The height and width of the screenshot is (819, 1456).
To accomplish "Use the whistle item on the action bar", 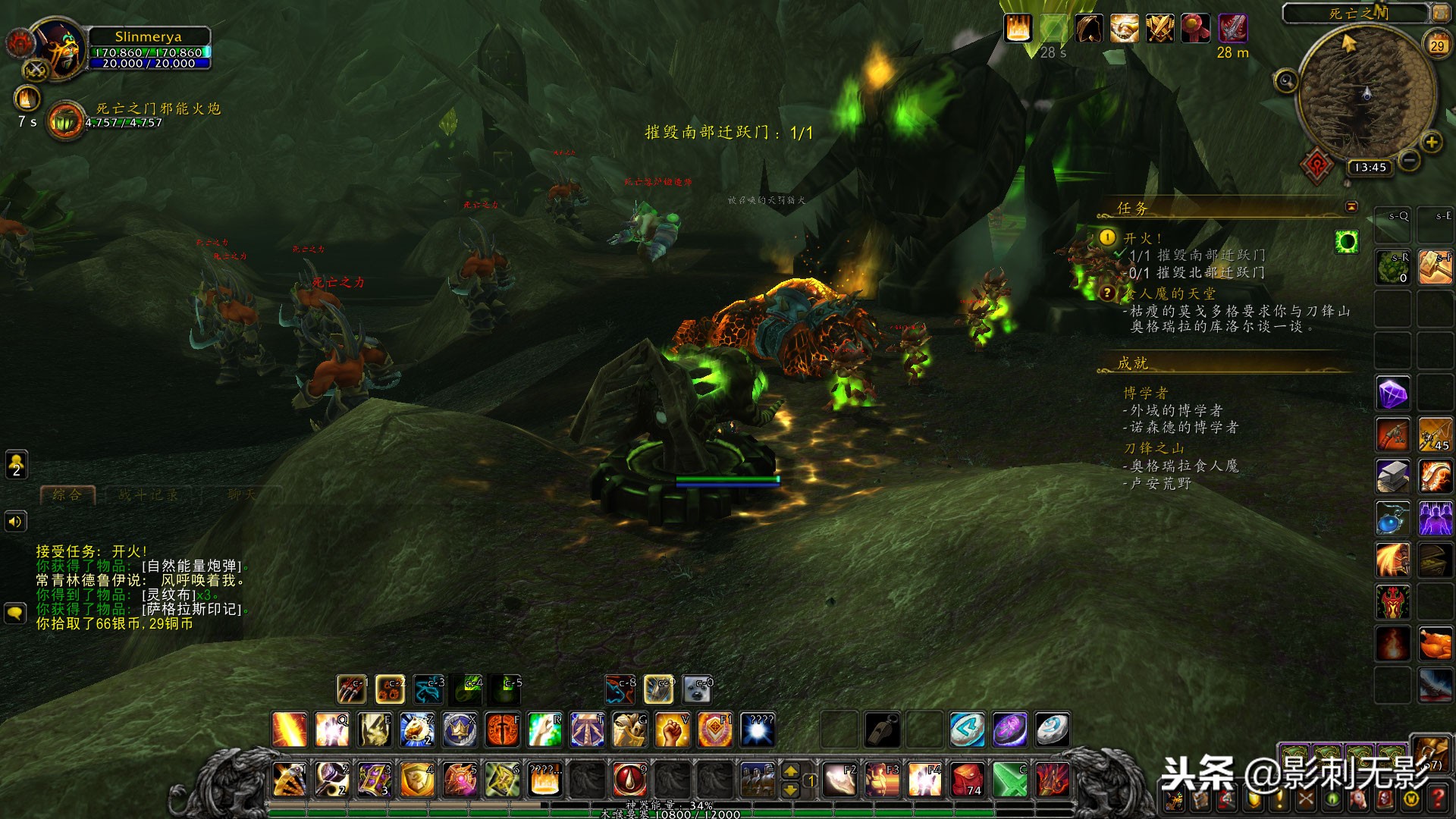I will 883,730.
